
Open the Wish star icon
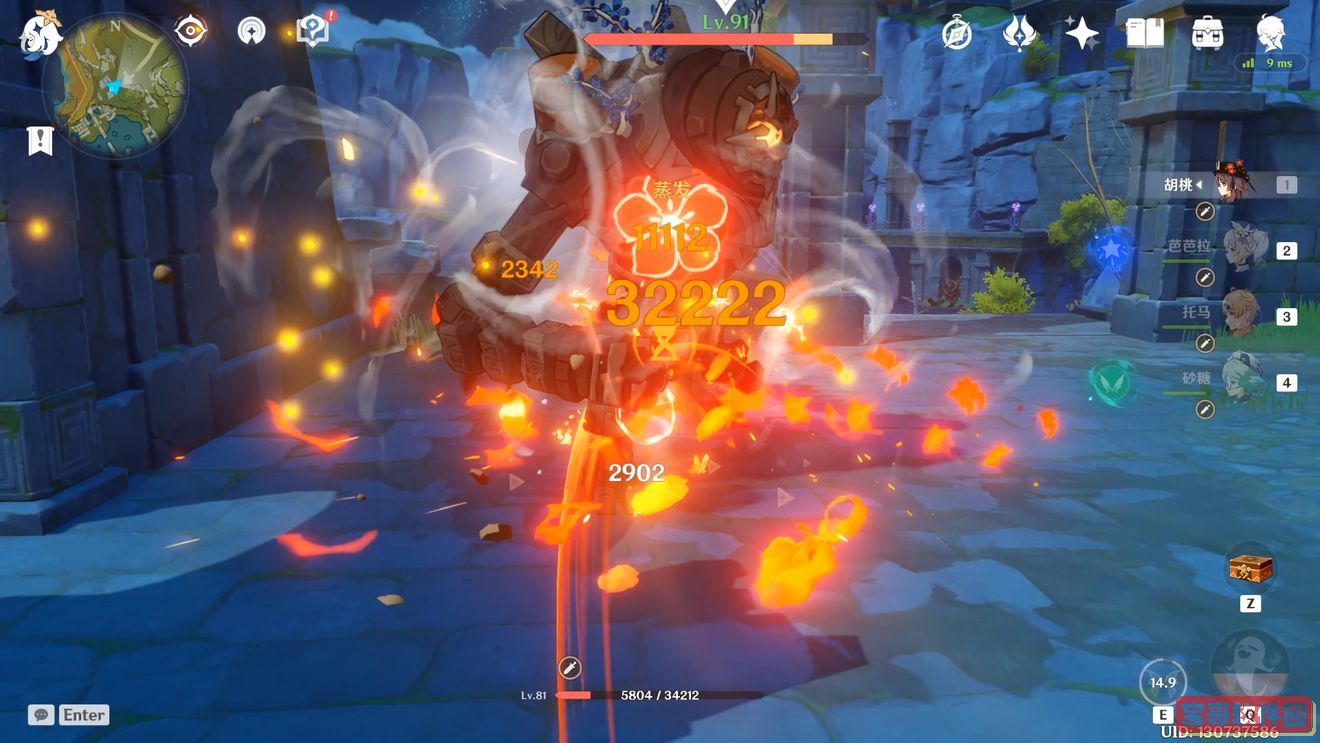tap(1081, 33)
